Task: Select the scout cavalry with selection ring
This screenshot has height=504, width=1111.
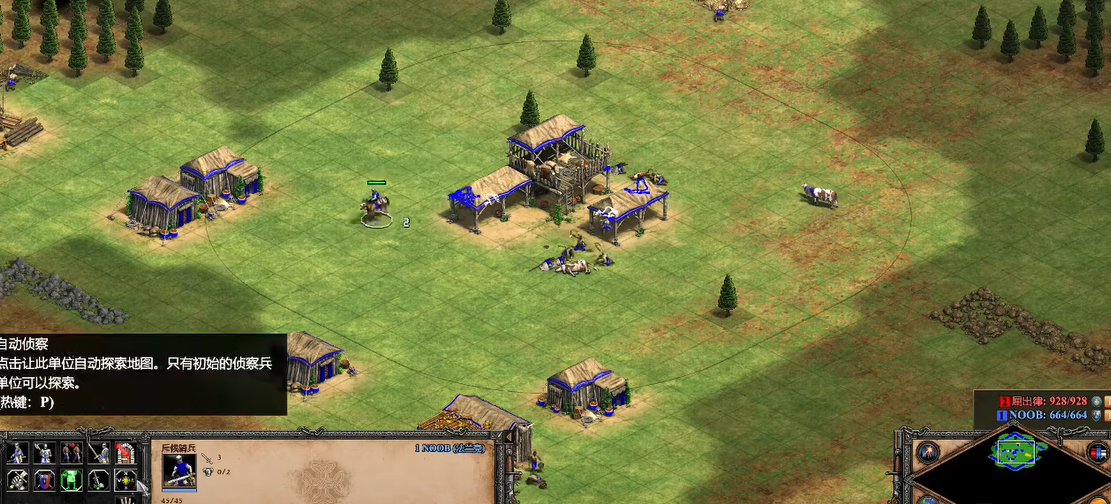Action: pos(376,208)
